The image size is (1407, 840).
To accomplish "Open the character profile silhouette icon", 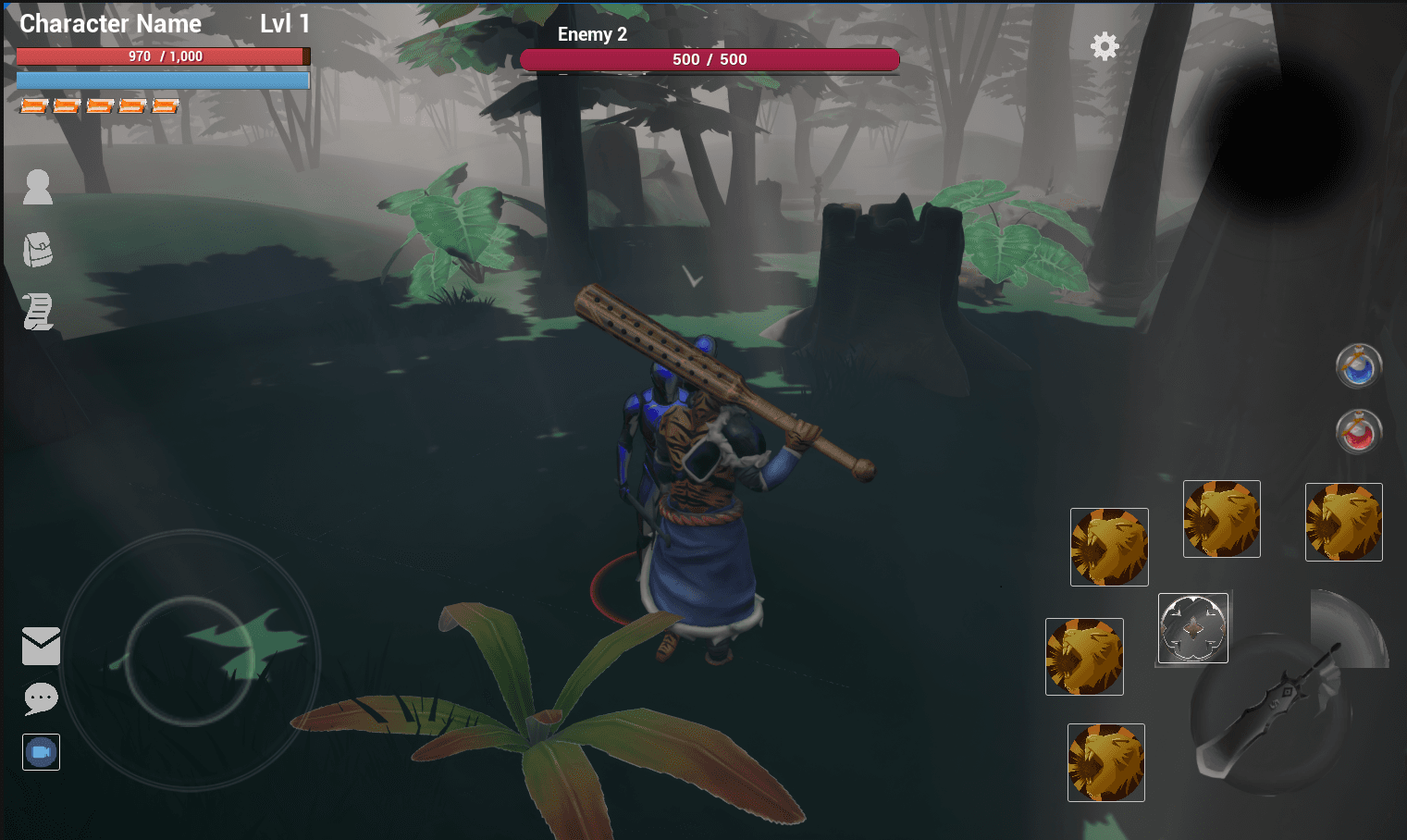I will 38,187.
